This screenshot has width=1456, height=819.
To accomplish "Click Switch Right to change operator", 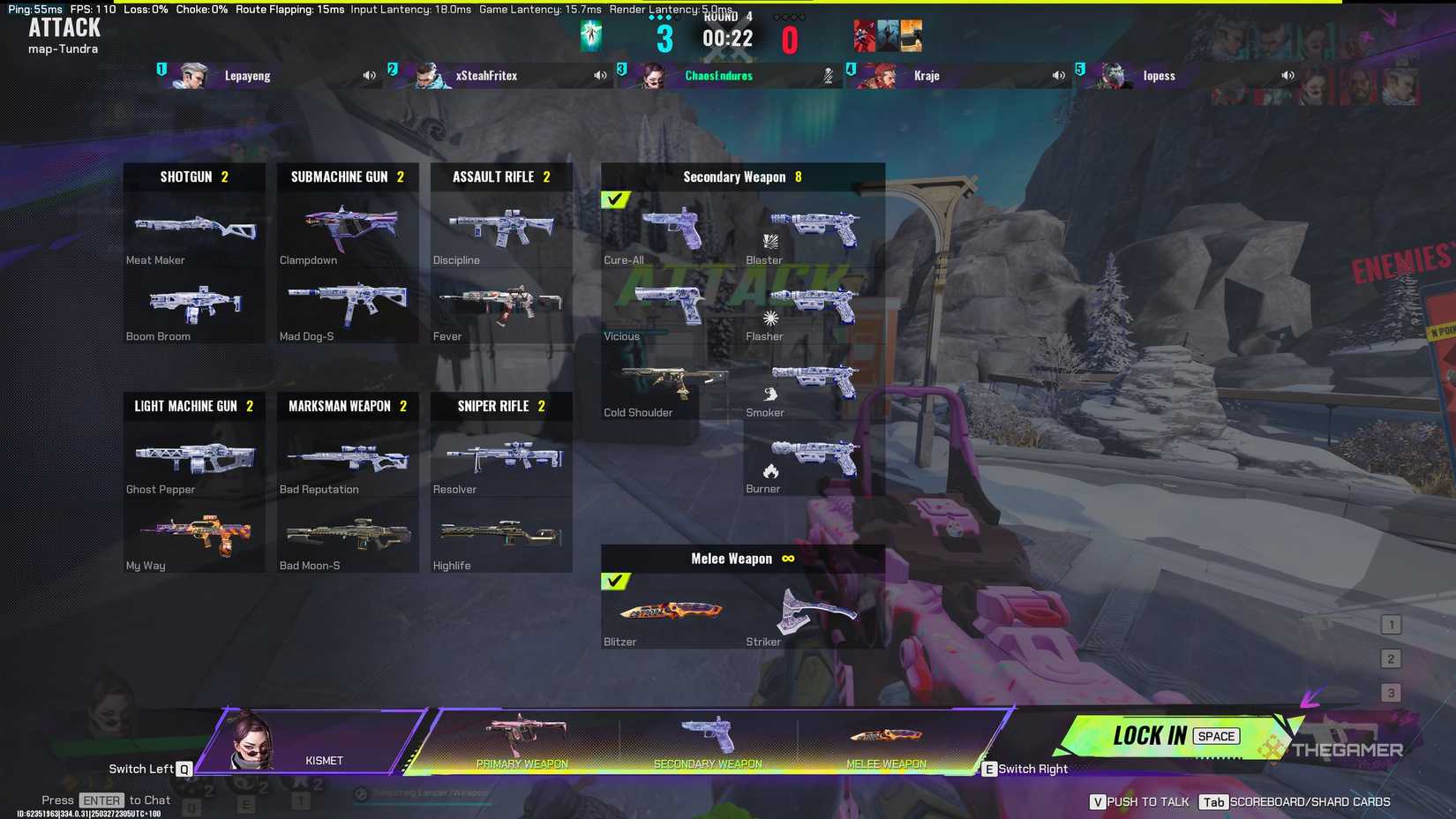I will click(1024, 769).
